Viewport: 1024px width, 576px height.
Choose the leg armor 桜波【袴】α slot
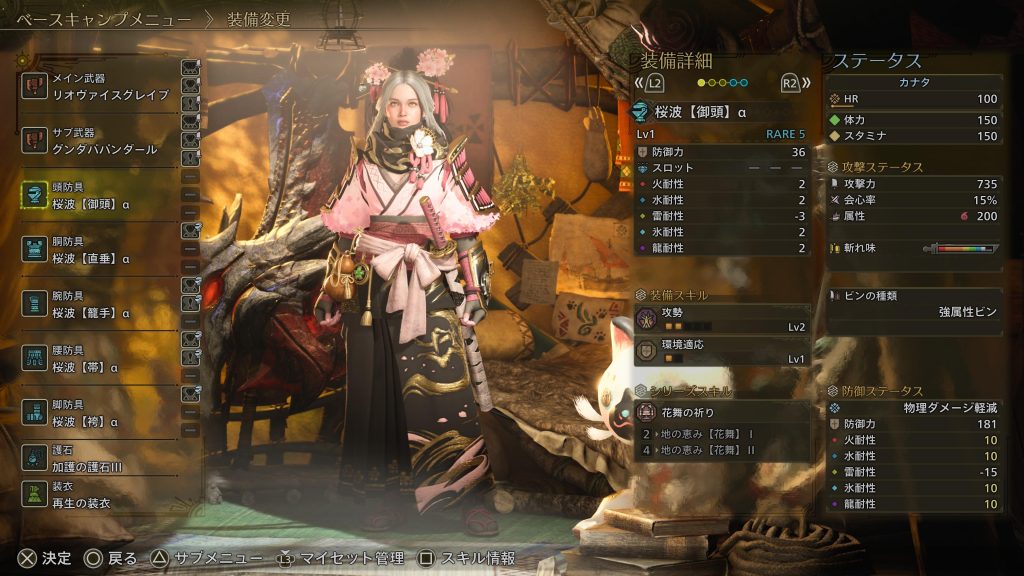100,414
